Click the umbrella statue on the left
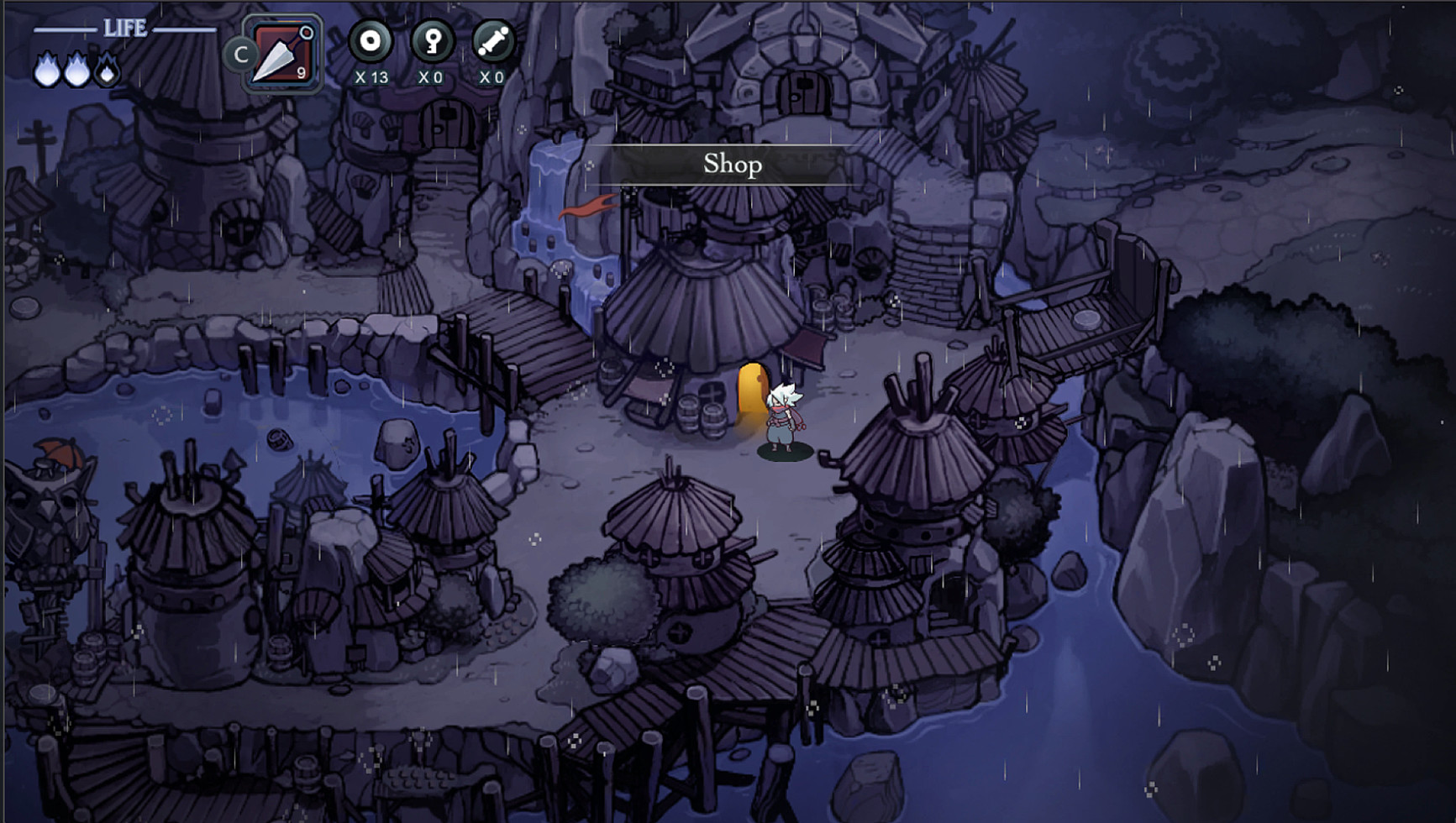The width and height of the screenshot is (1456, 823). tap(50, 479)
